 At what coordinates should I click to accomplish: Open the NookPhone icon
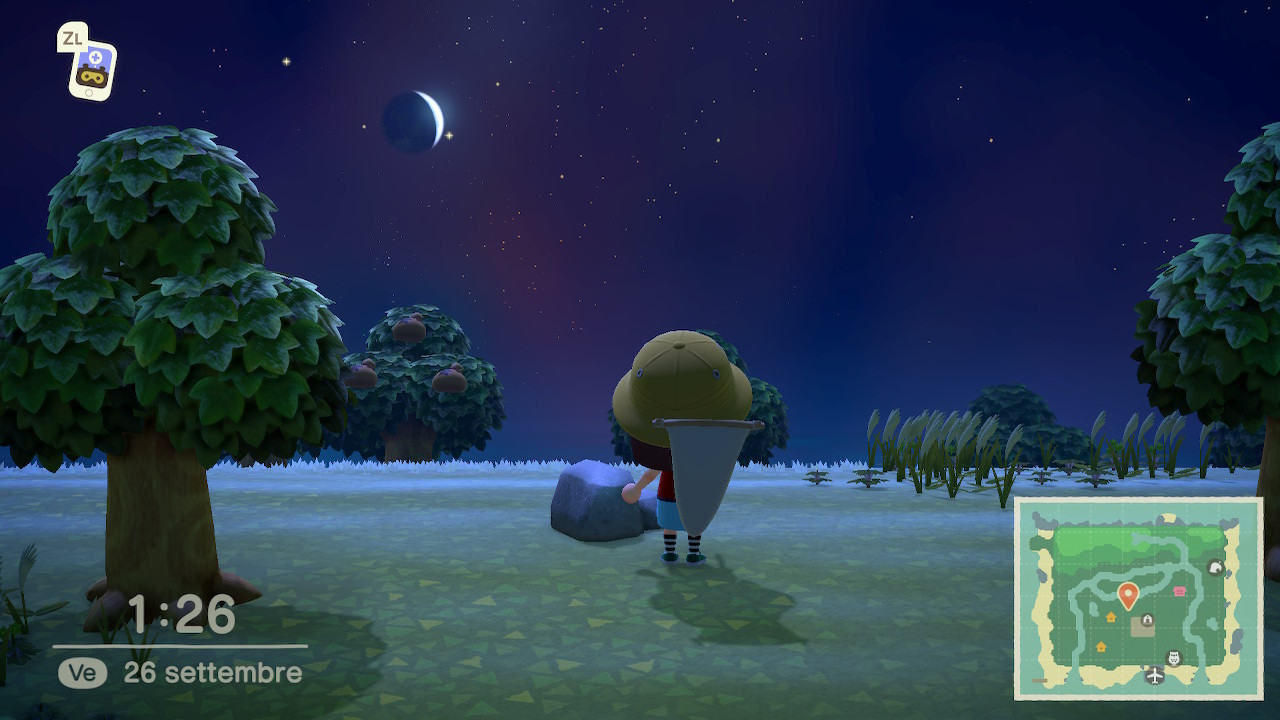(92, 68)
